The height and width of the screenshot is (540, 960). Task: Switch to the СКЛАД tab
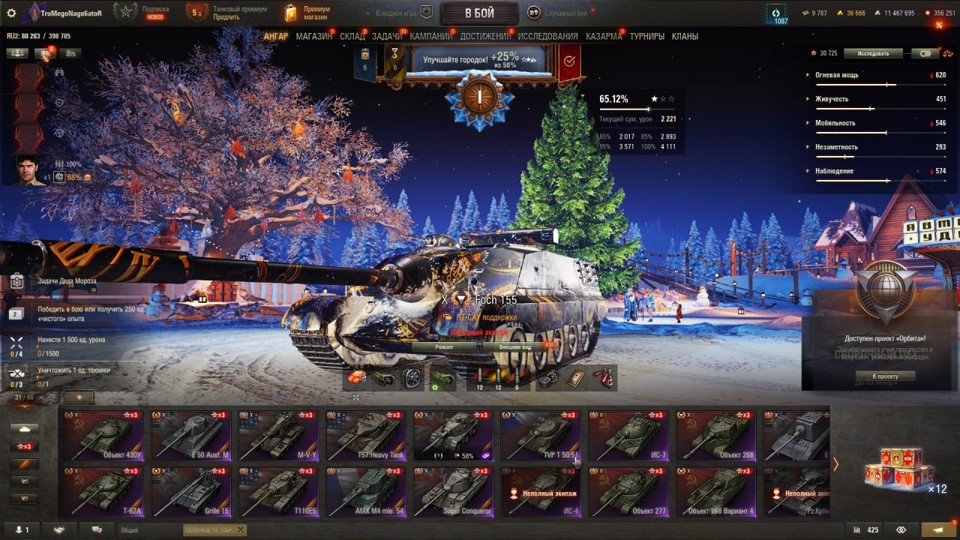click(352, 37)
